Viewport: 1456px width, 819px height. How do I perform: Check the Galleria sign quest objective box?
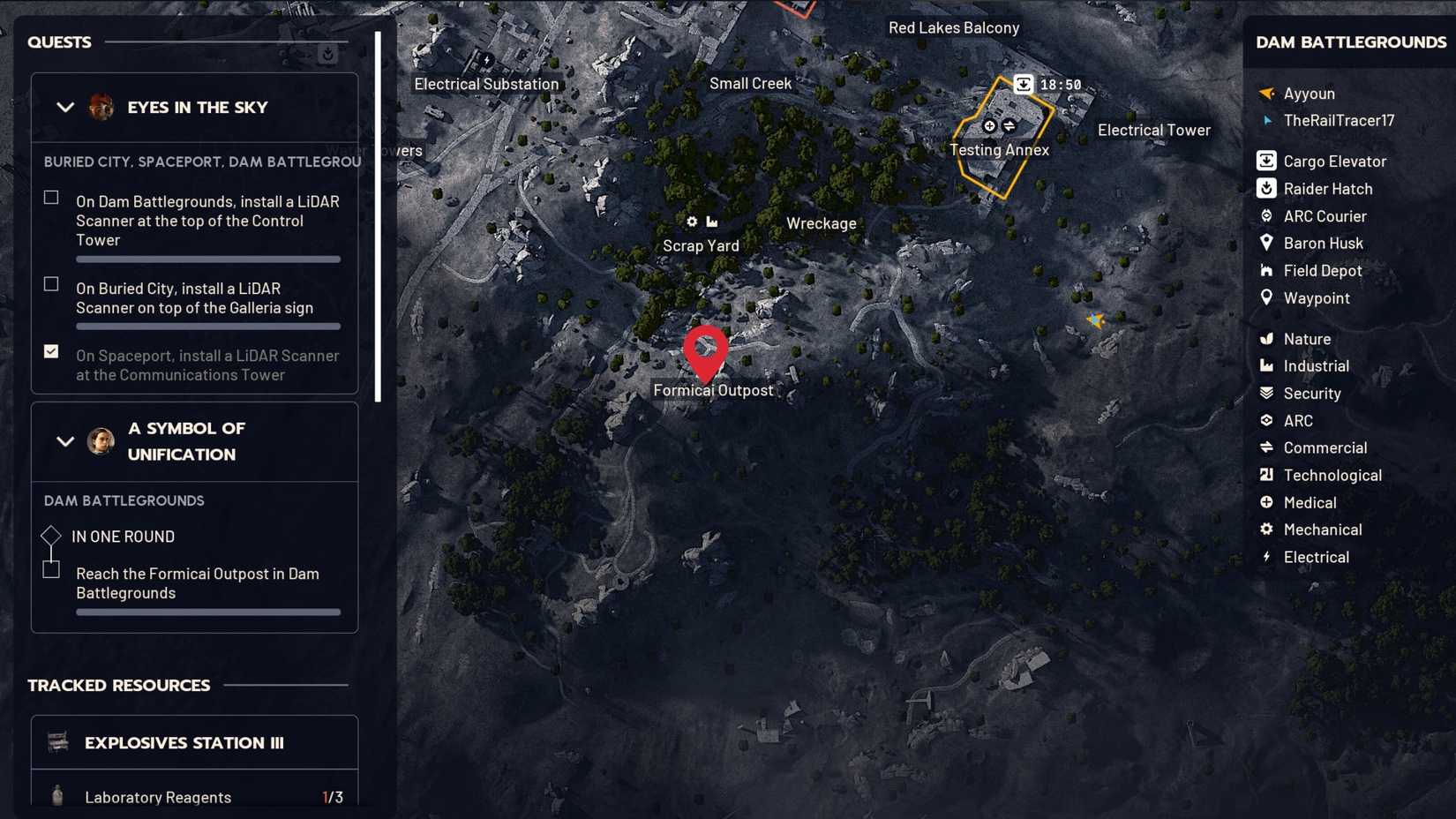[50, 283]
